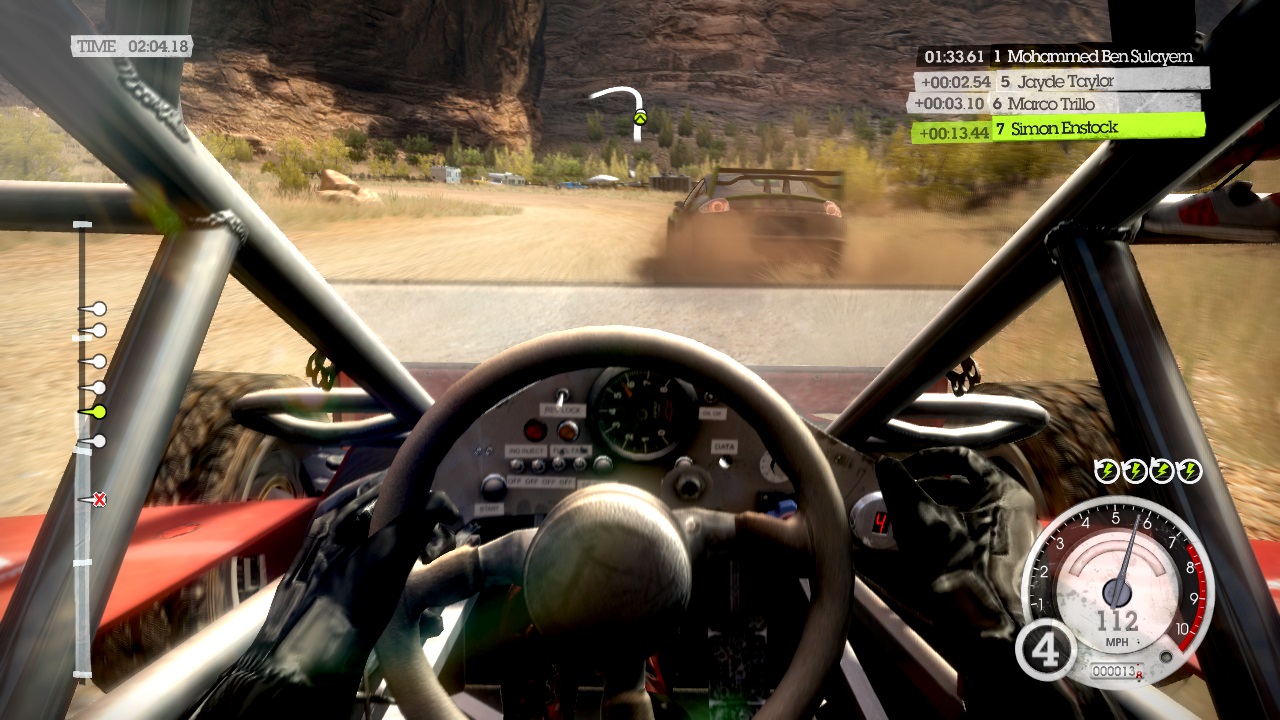The width and height of the screenshot is (1280, 720).
Task: Select the highlighted Simon Enstock row
Action: click(x=1058, y=129)
